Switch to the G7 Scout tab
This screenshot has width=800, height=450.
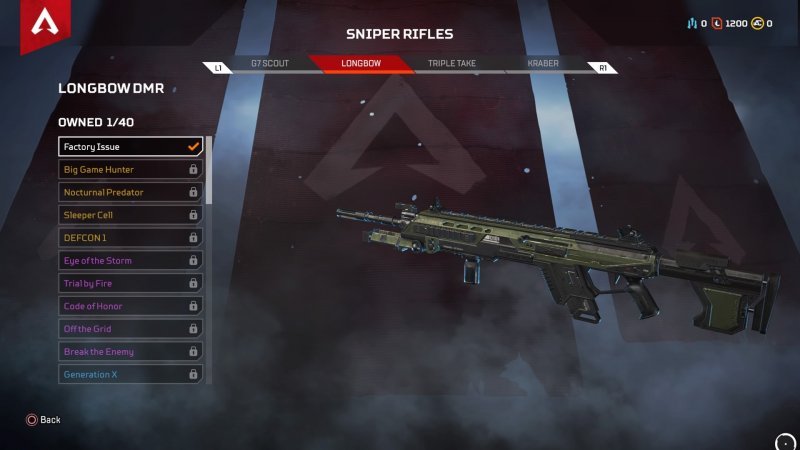(268, 63)
